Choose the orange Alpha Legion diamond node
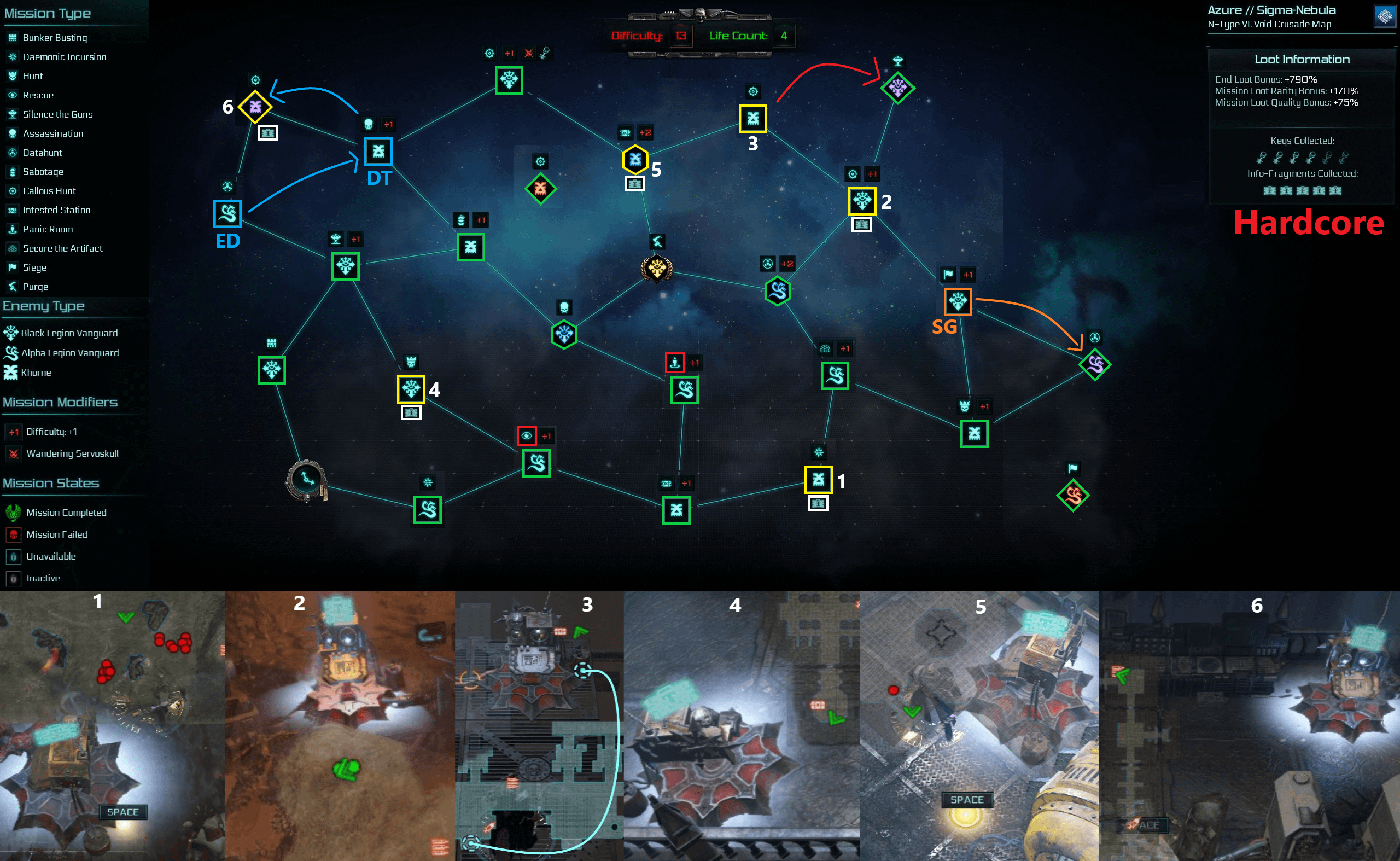 pos(1072,496)
